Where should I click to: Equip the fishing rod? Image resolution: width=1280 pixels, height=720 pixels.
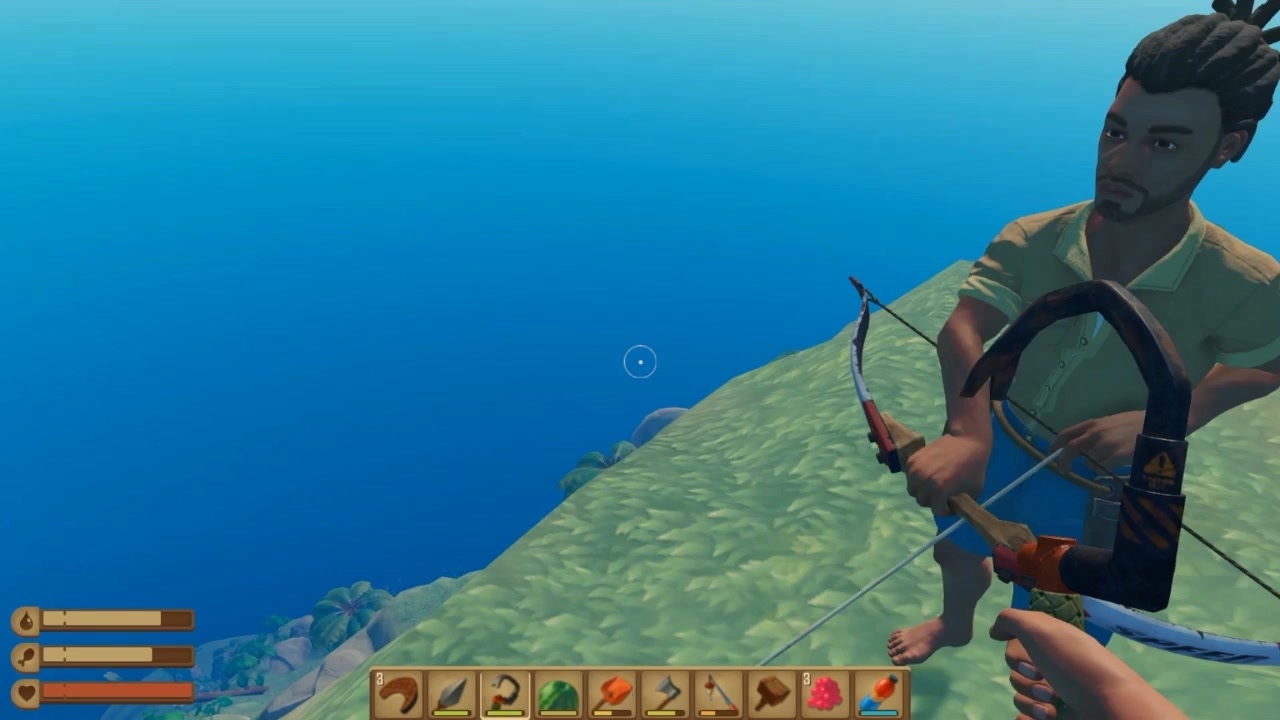718,694
